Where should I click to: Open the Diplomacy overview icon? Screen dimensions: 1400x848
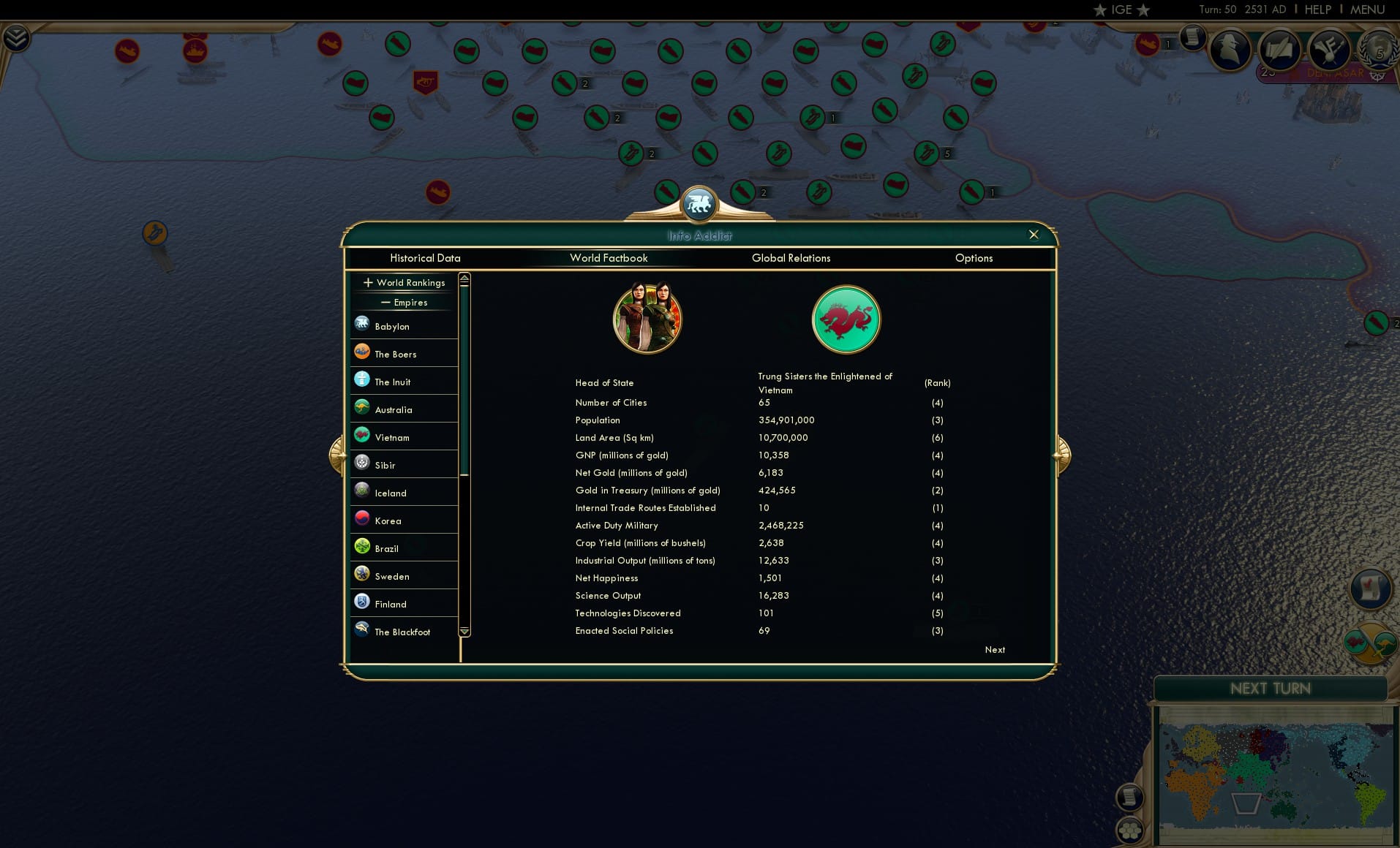pyautogui.click(x=1331, y=50)
